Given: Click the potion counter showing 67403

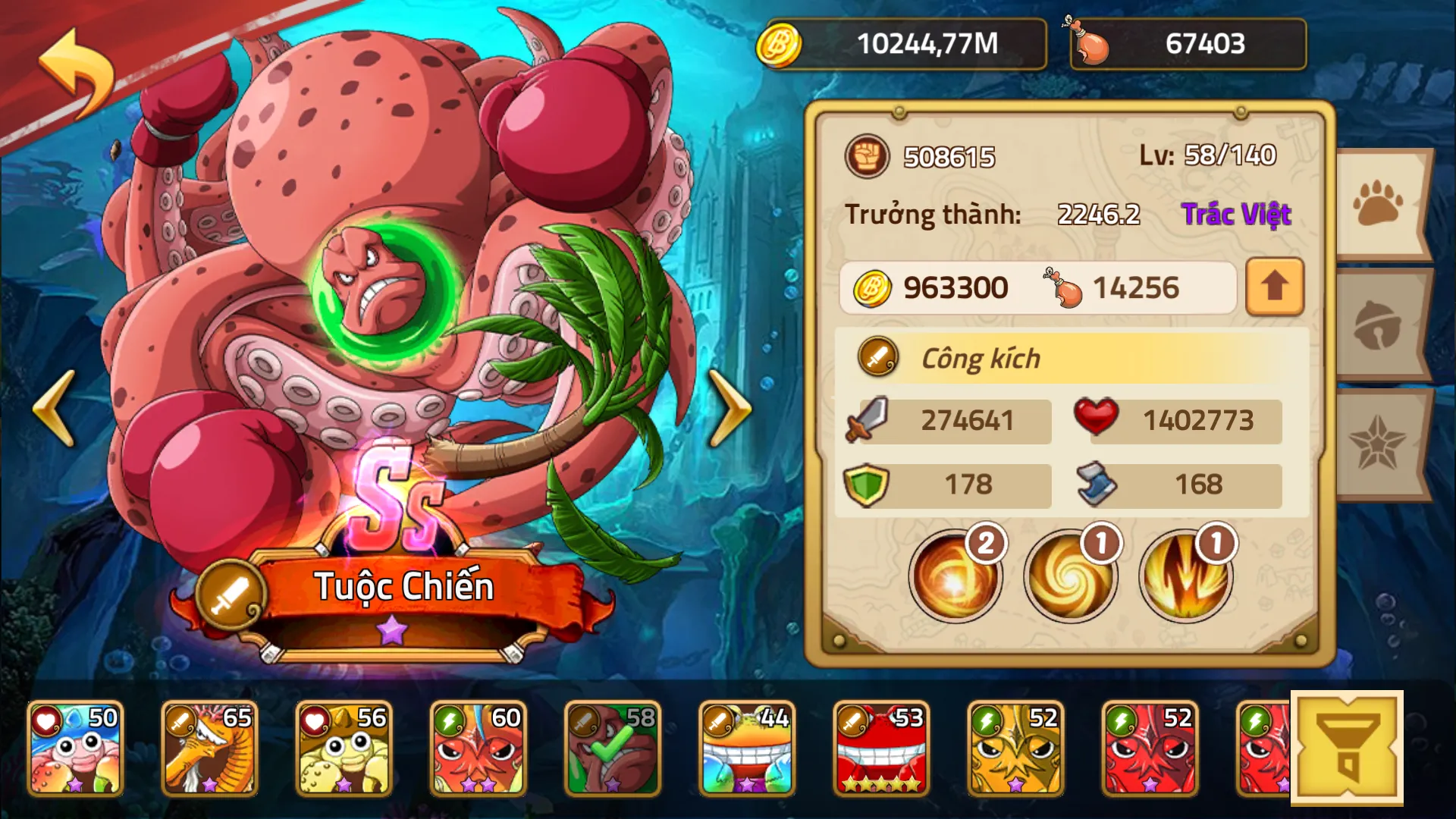Looking at the screenshot, I should point(1188,44).
